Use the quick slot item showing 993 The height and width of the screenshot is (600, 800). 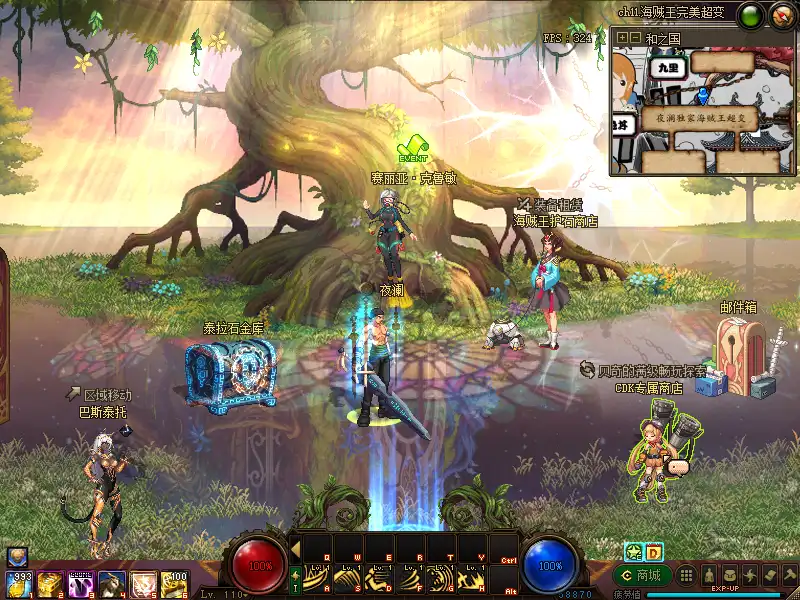point(20,583)
